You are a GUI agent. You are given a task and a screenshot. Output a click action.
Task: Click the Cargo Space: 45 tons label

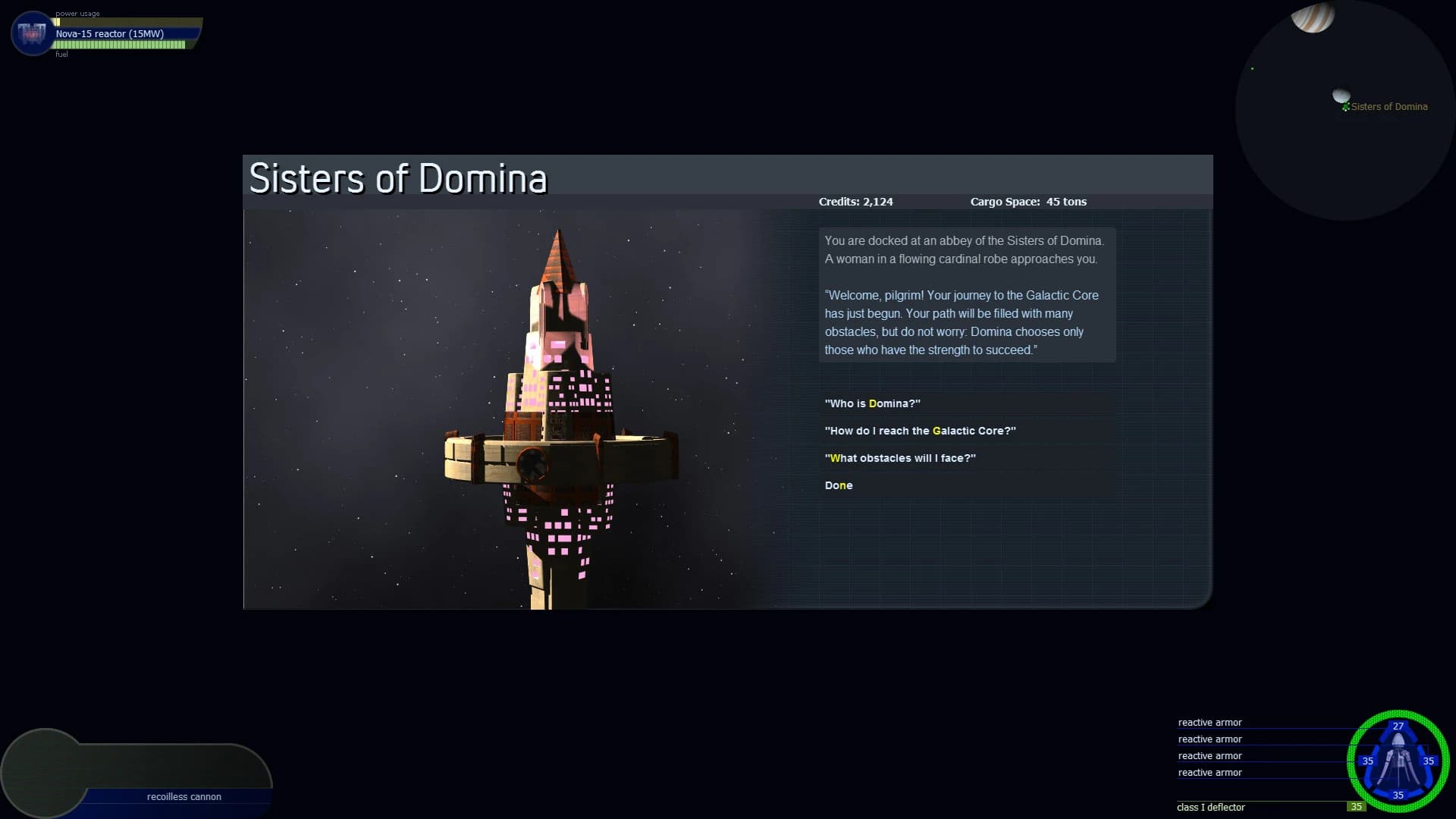[x=1028, y=202]
